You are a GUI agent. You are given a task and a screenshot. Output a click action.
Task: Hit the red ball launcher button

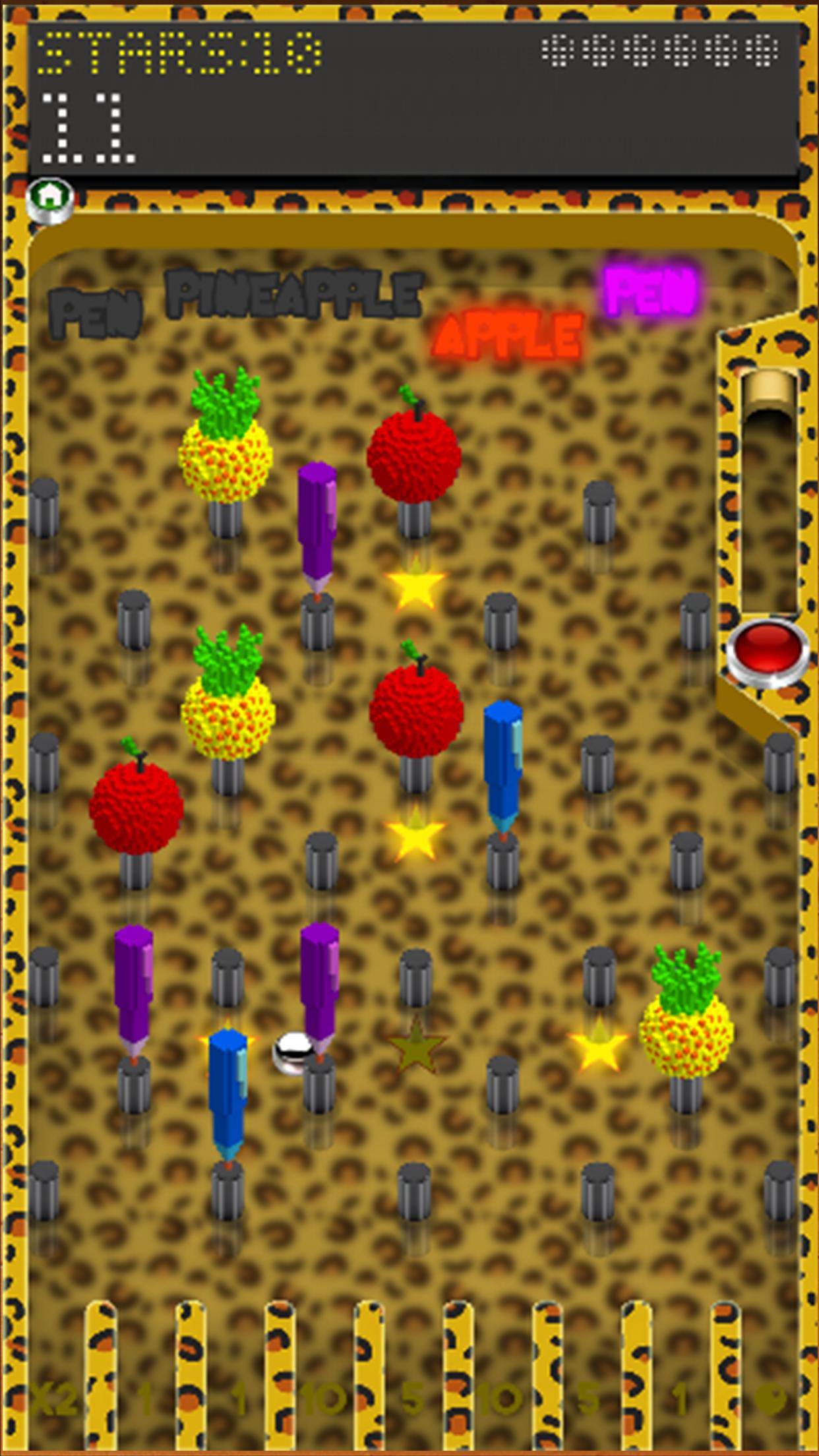click(x=767, y=649)
